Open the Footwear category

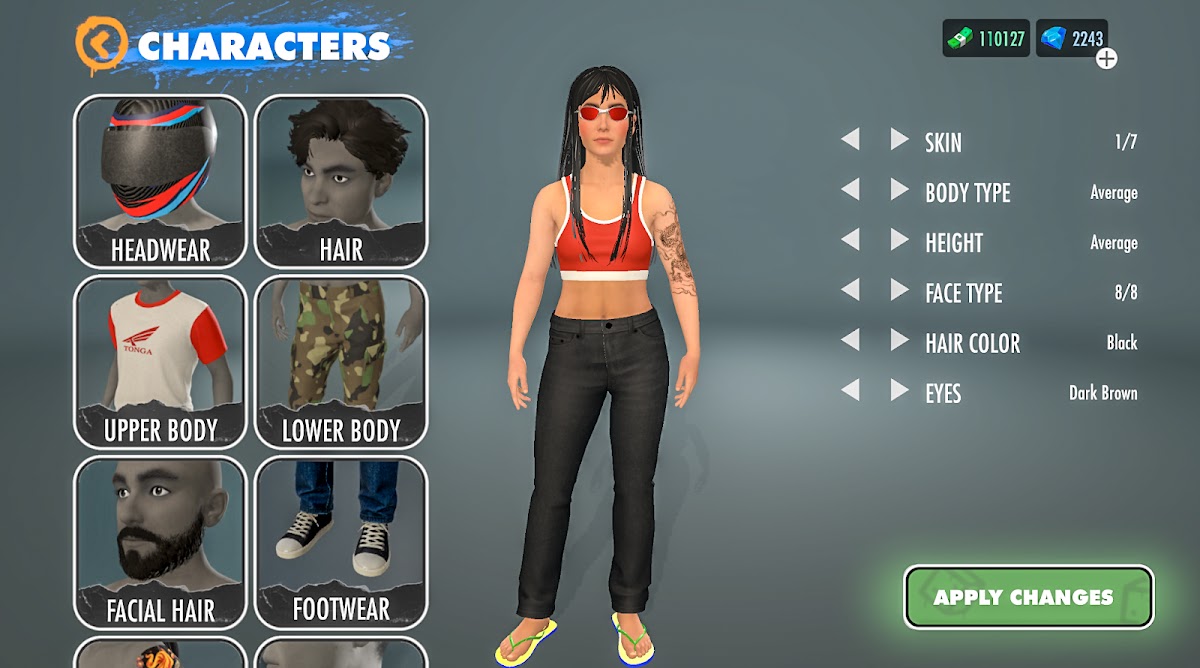click(x=341, y=542)
